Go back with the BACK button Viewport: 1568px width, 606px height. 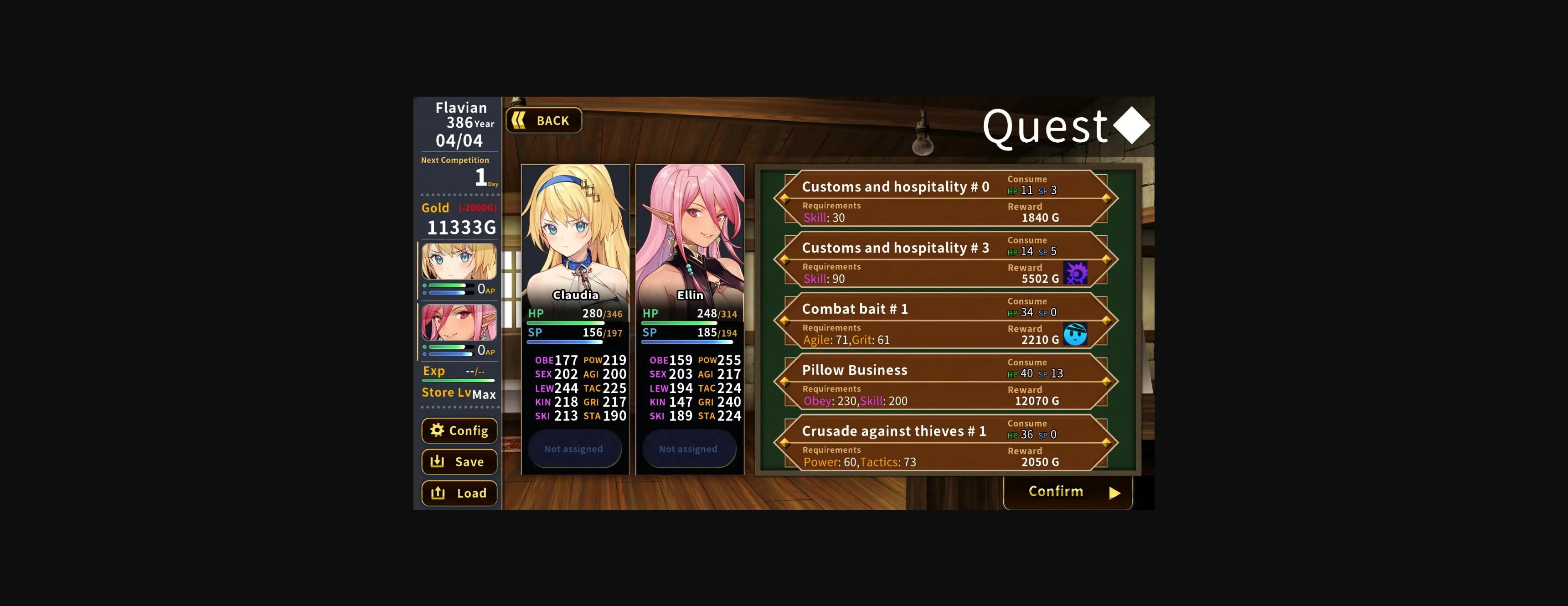[x=544, y=120]
